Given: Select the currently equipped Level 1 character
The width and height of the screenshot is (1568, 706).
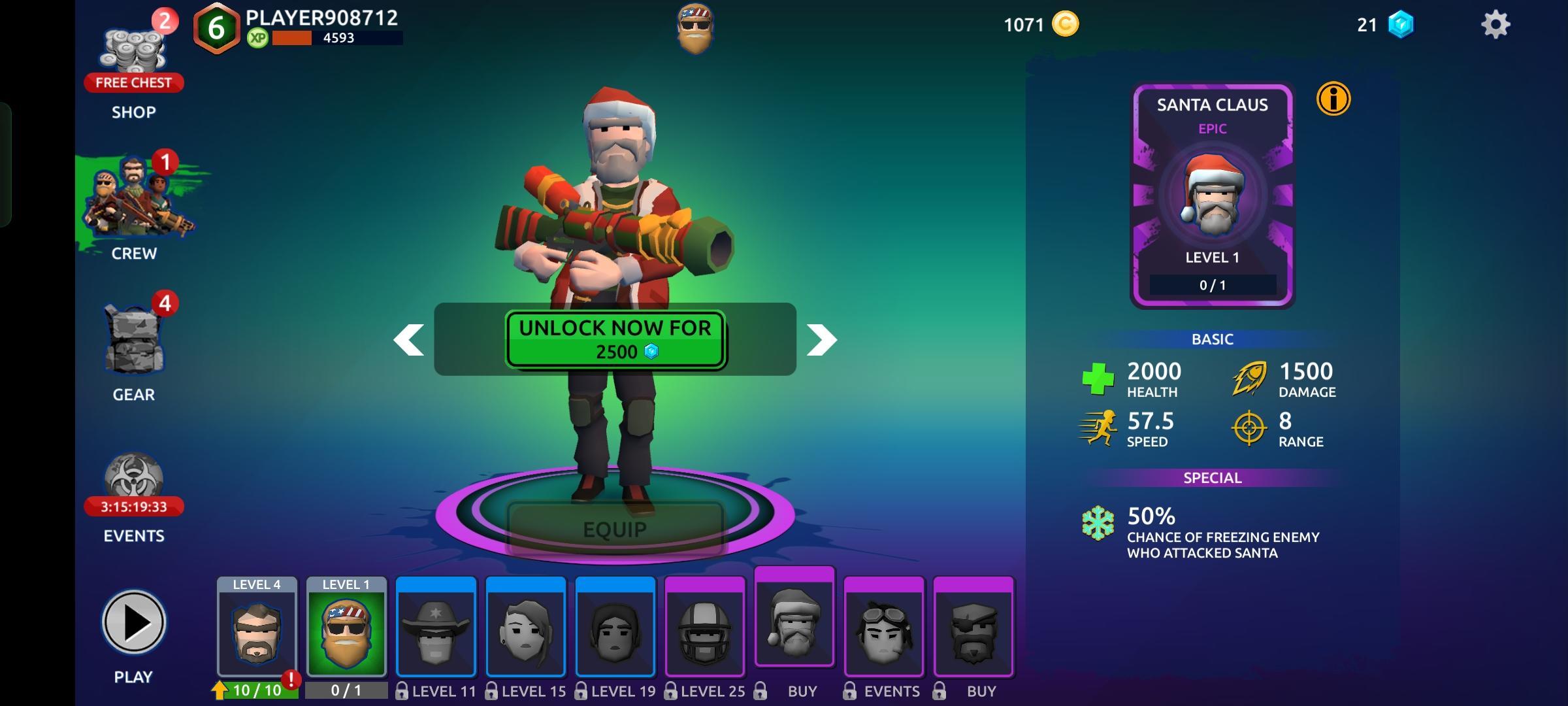Looking at the screenshot, I should tap(347, 628).
